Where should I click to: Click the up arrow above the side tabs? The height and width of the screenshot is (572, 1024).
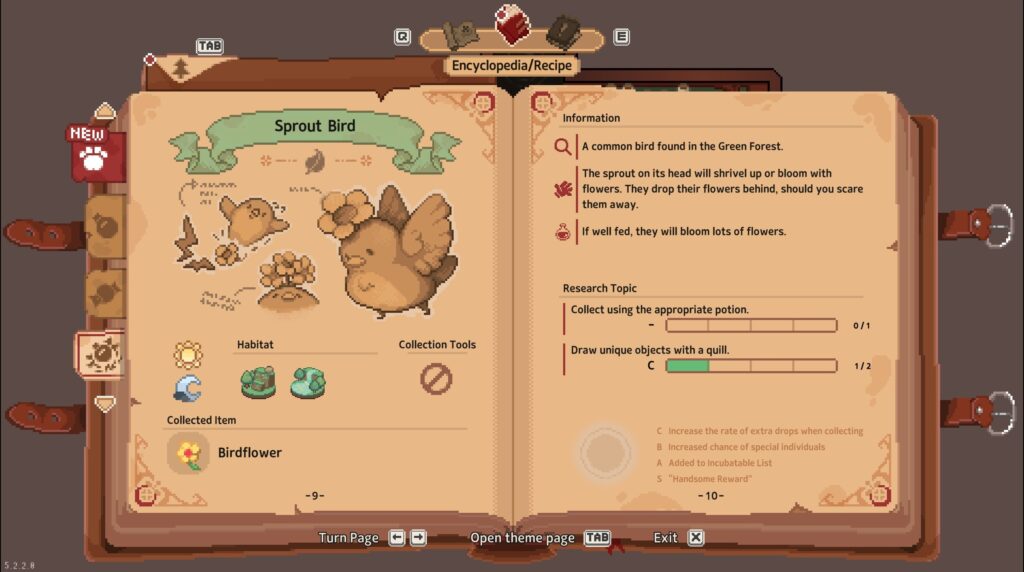coord(105,111)
